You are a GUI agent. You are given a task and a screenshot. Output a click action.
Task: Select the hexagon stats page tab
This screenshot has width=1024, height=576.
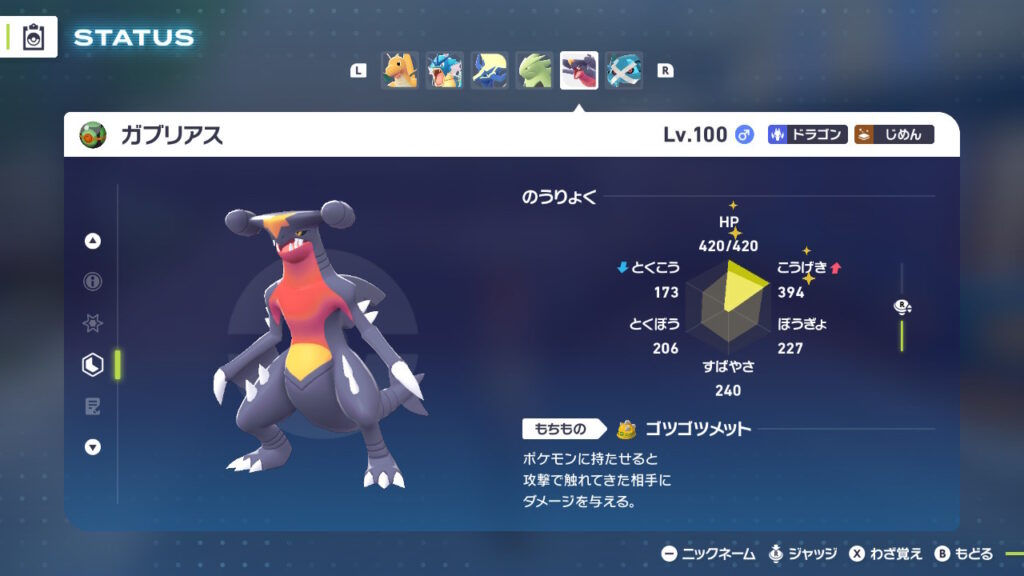click(93, 365)
